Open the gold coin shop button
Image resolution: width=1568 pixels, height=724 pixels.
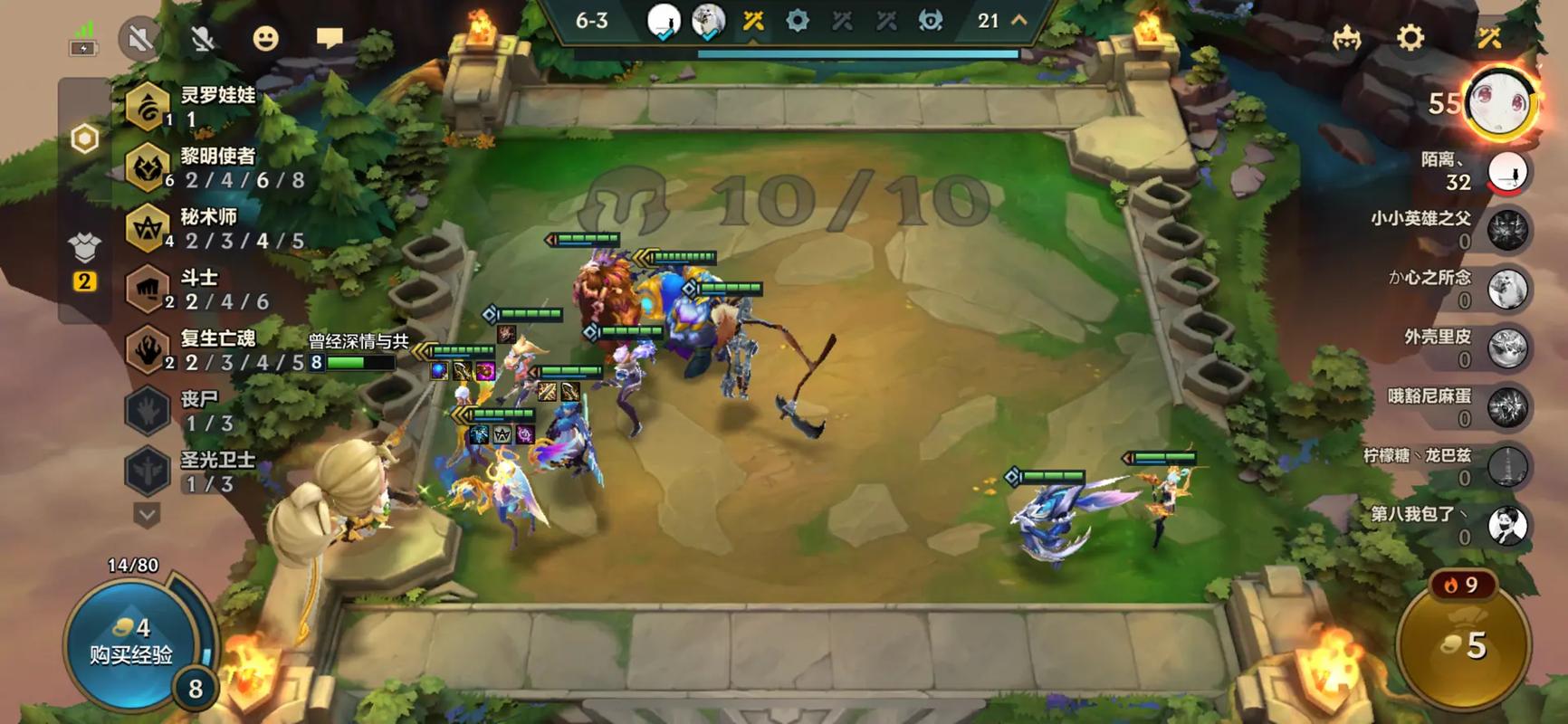pyautogui.click(x=1464, y=644)
